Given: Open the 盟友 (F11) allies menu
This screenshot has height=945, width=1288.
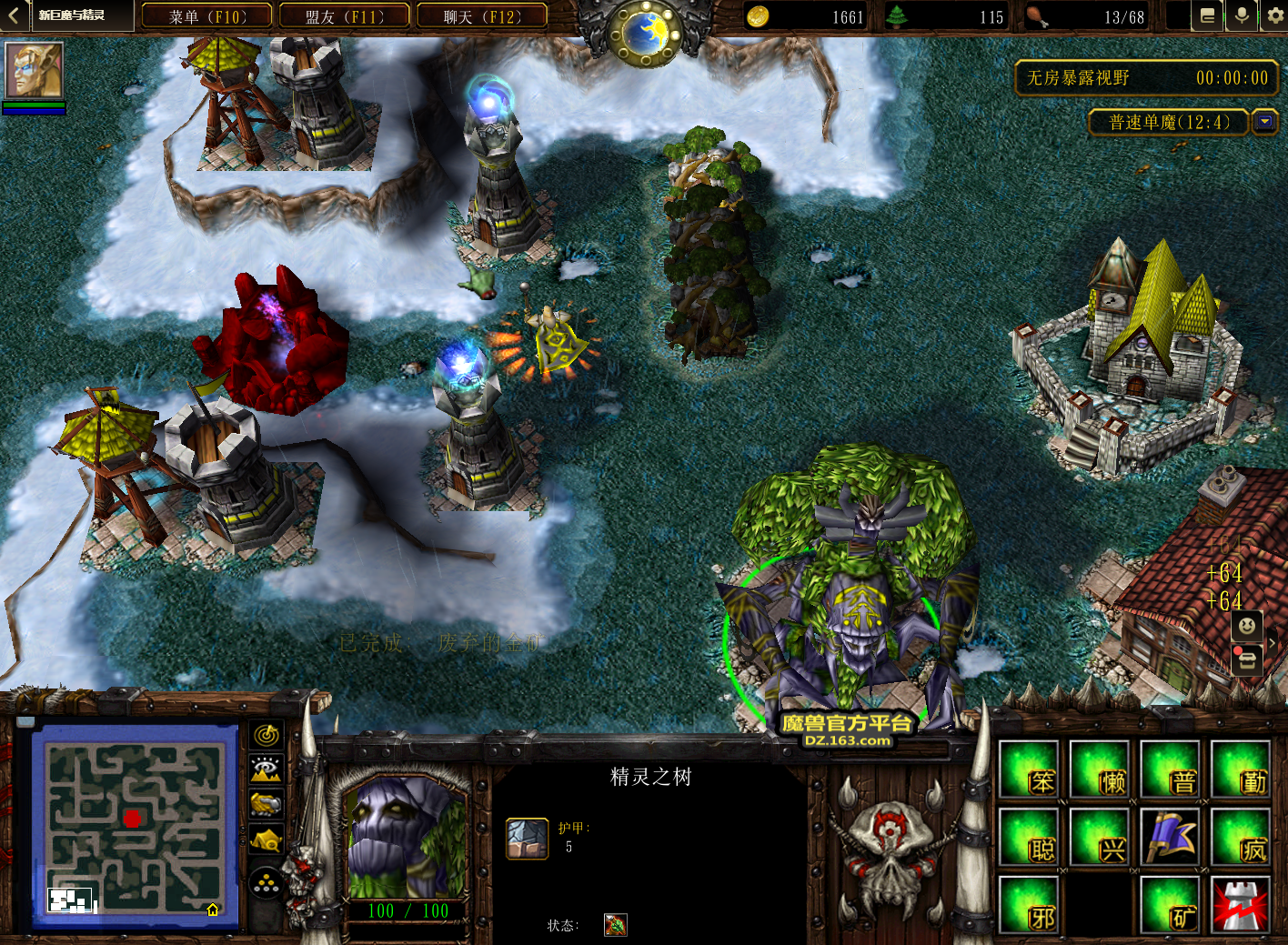Looking at the screenshot, I should [345, 16].
